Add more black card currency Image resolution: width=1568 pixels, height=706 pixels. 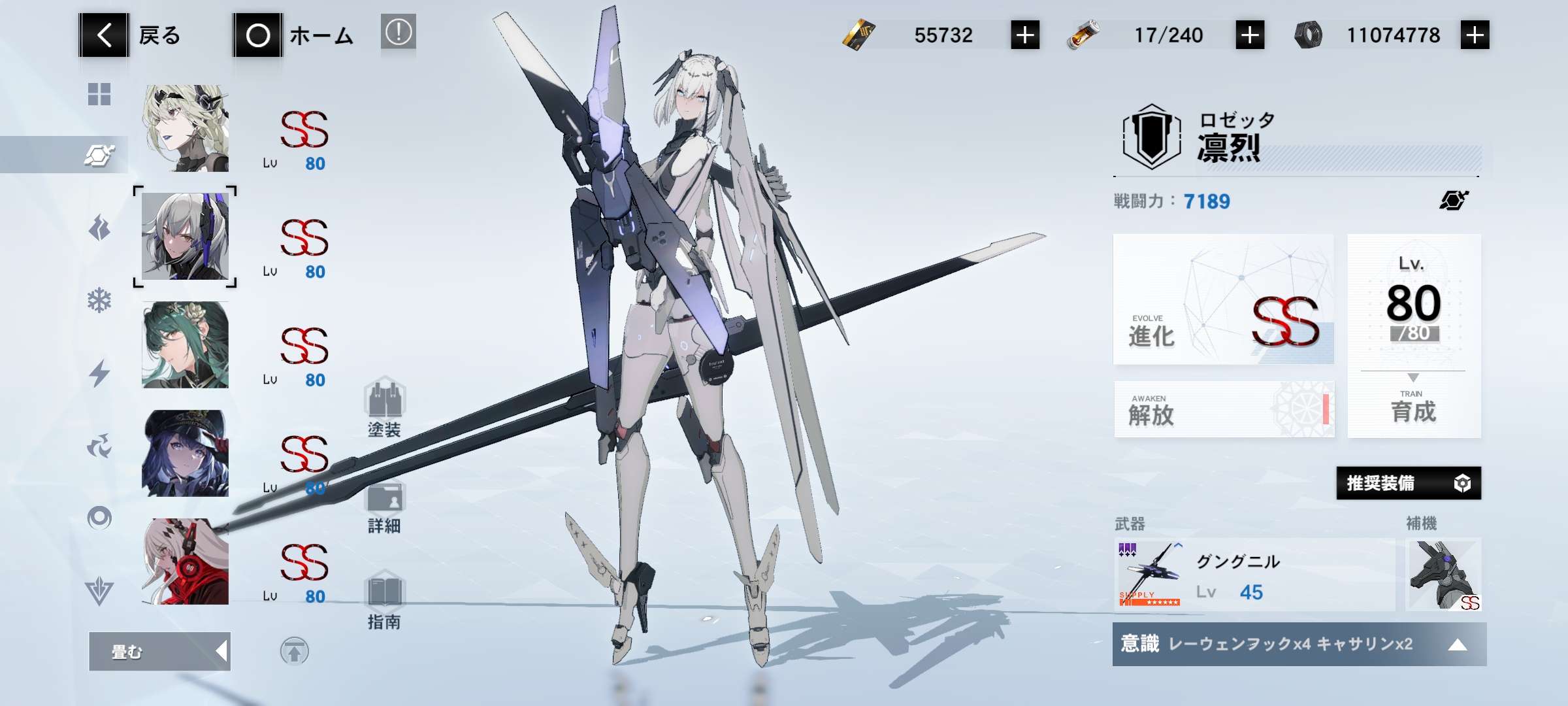tap(1025, 35)
